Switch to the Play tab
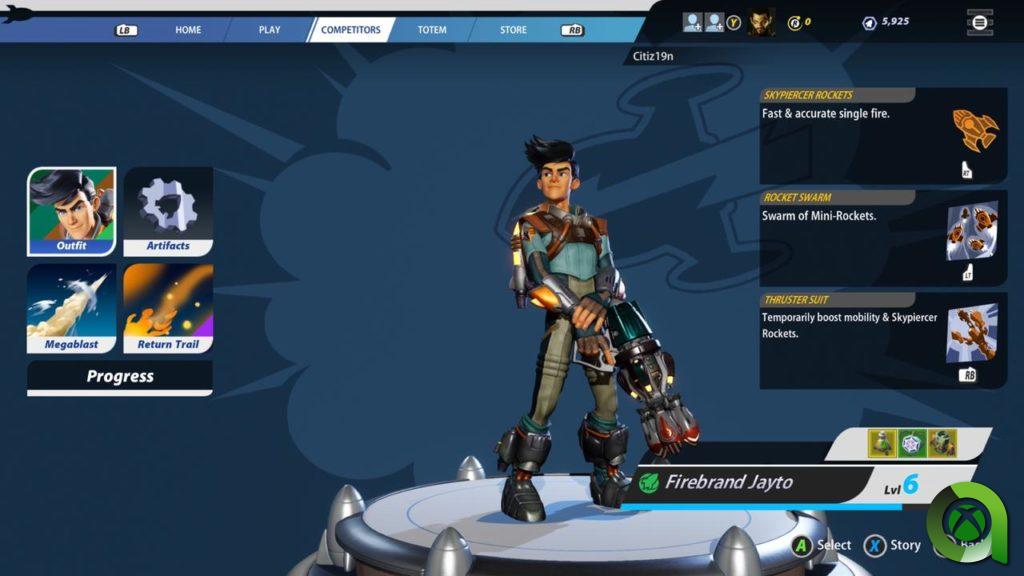The image size is (1024, 576). 269,30
